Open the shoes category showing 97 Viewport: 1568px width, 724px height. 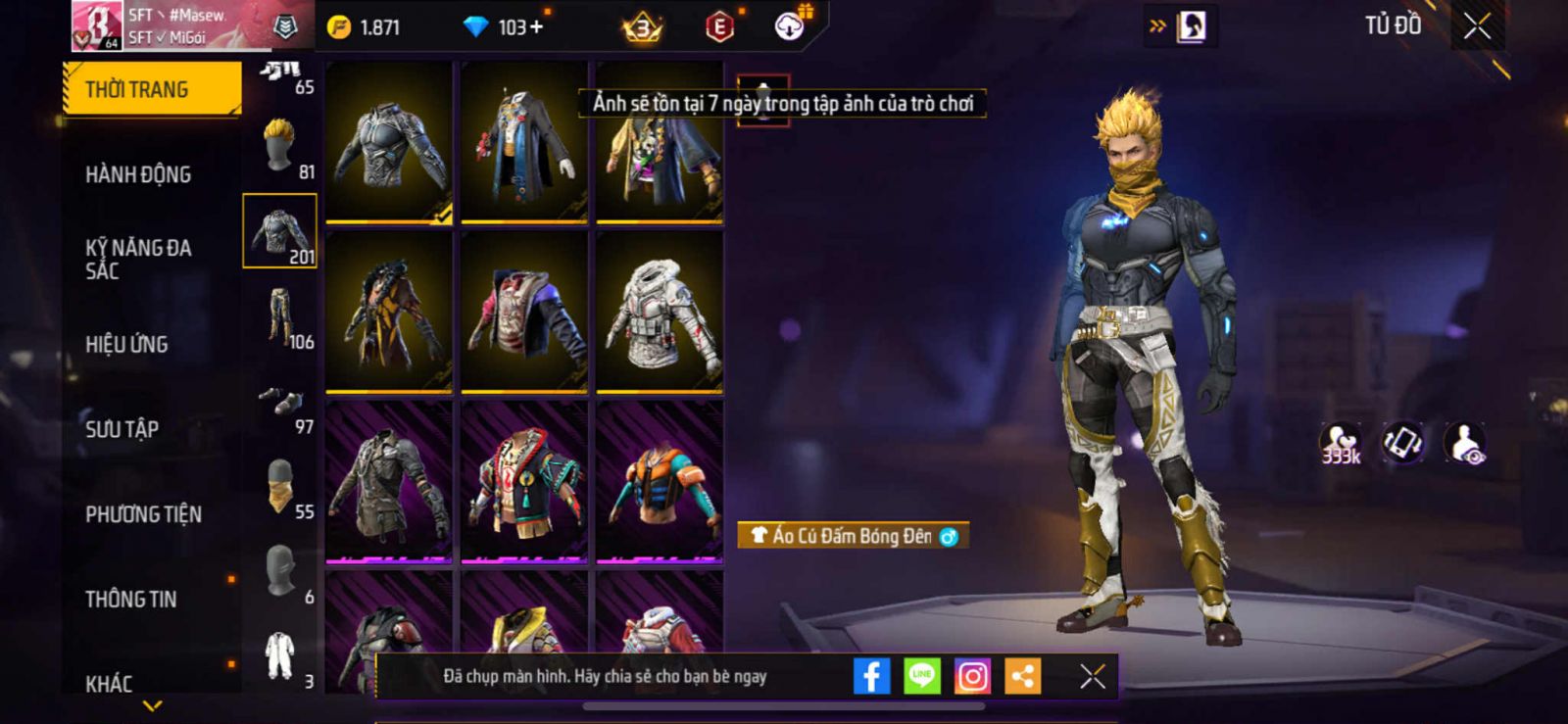coord(282,403)
